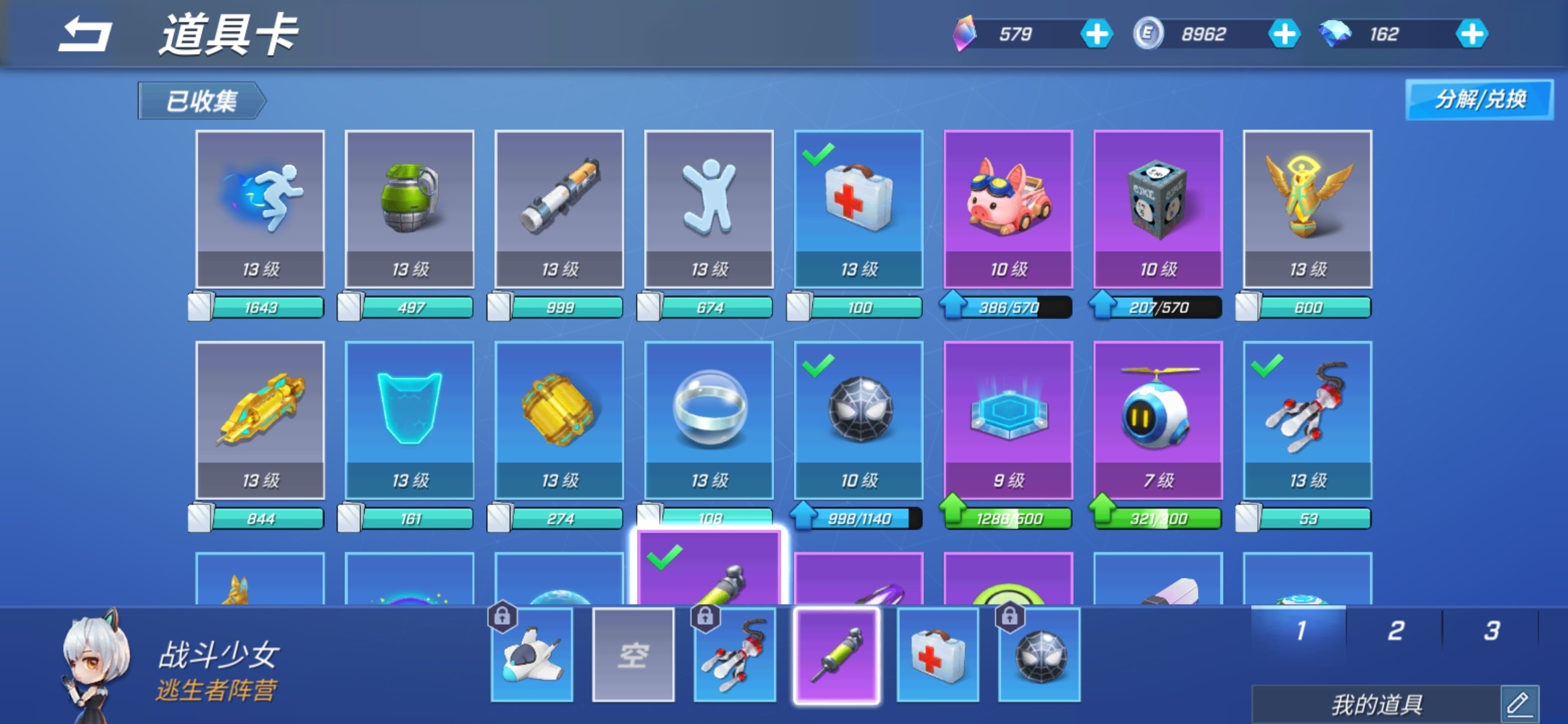1568x724 pixels.
Task: Go back using the return arrow
Action: tap(84, 35)
